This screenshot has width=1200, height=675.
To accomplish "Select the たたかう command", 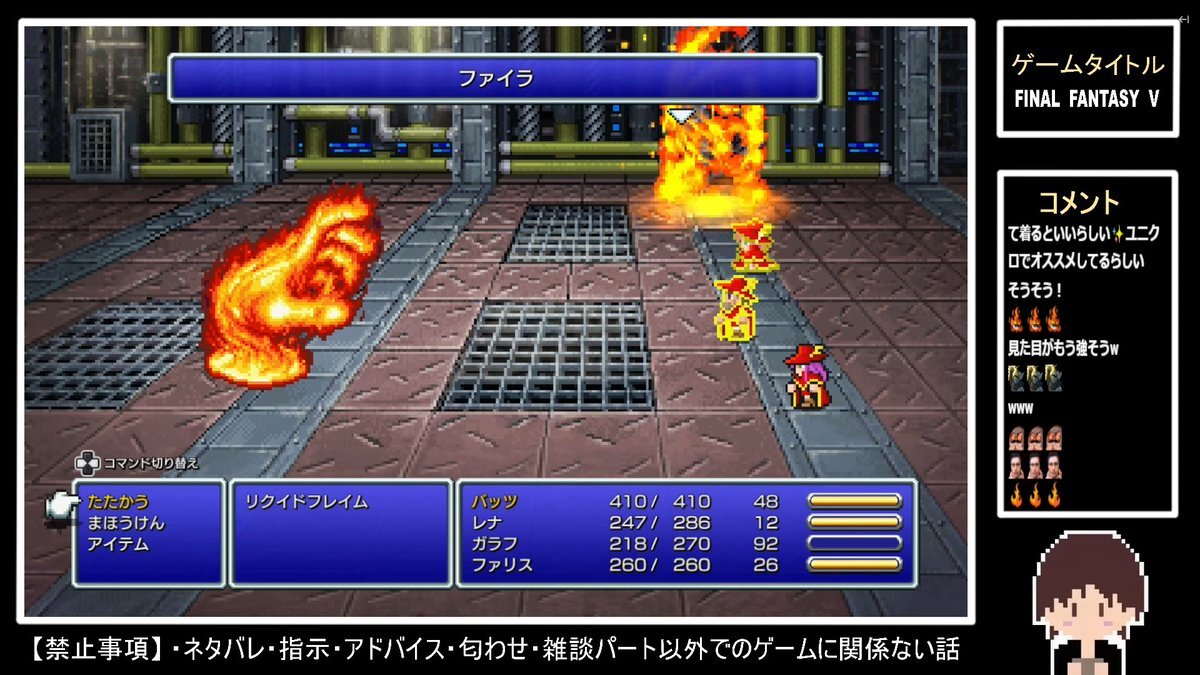I will click(118, 502).
